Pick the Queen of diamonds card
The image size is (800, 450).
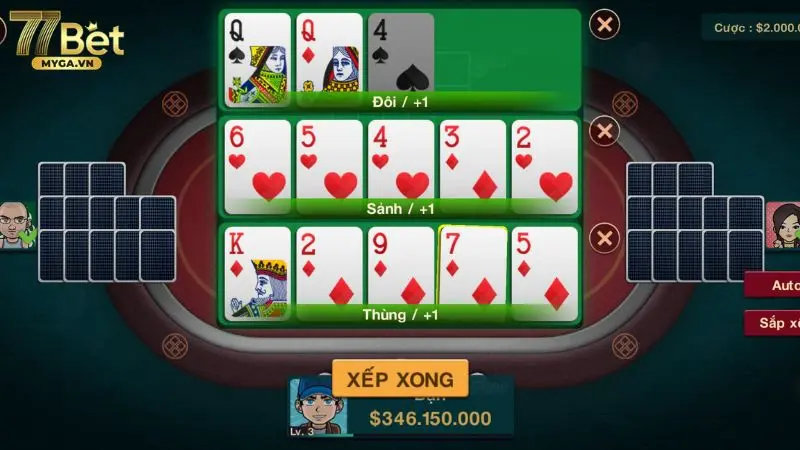point(329,58)
